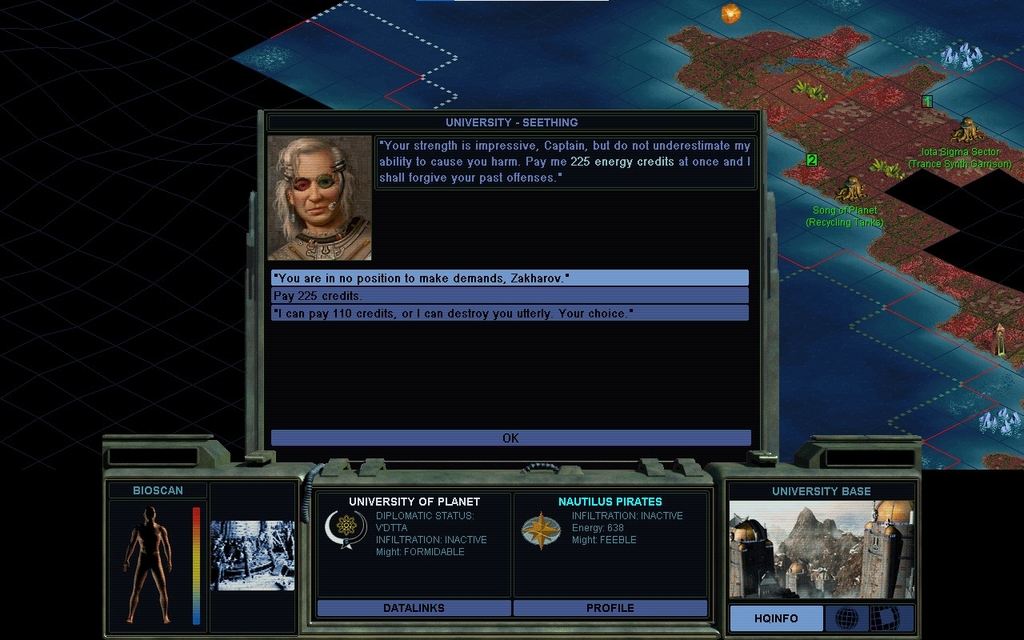Confirm the dialogue with the OK button
The image size is (1024, 640).
(510, 438)
